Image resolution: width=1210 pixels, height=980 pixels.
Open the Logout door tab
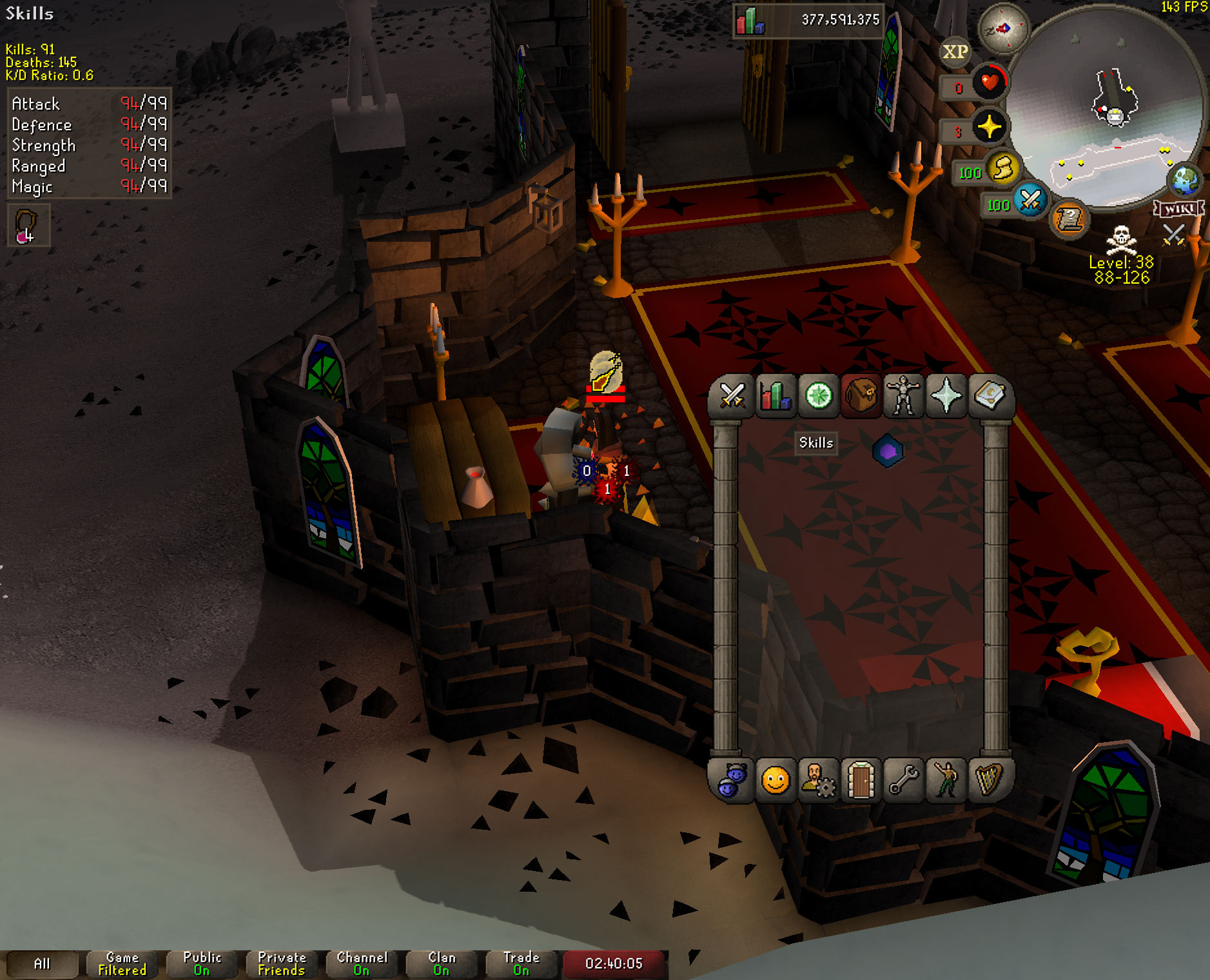coord(861,780)
